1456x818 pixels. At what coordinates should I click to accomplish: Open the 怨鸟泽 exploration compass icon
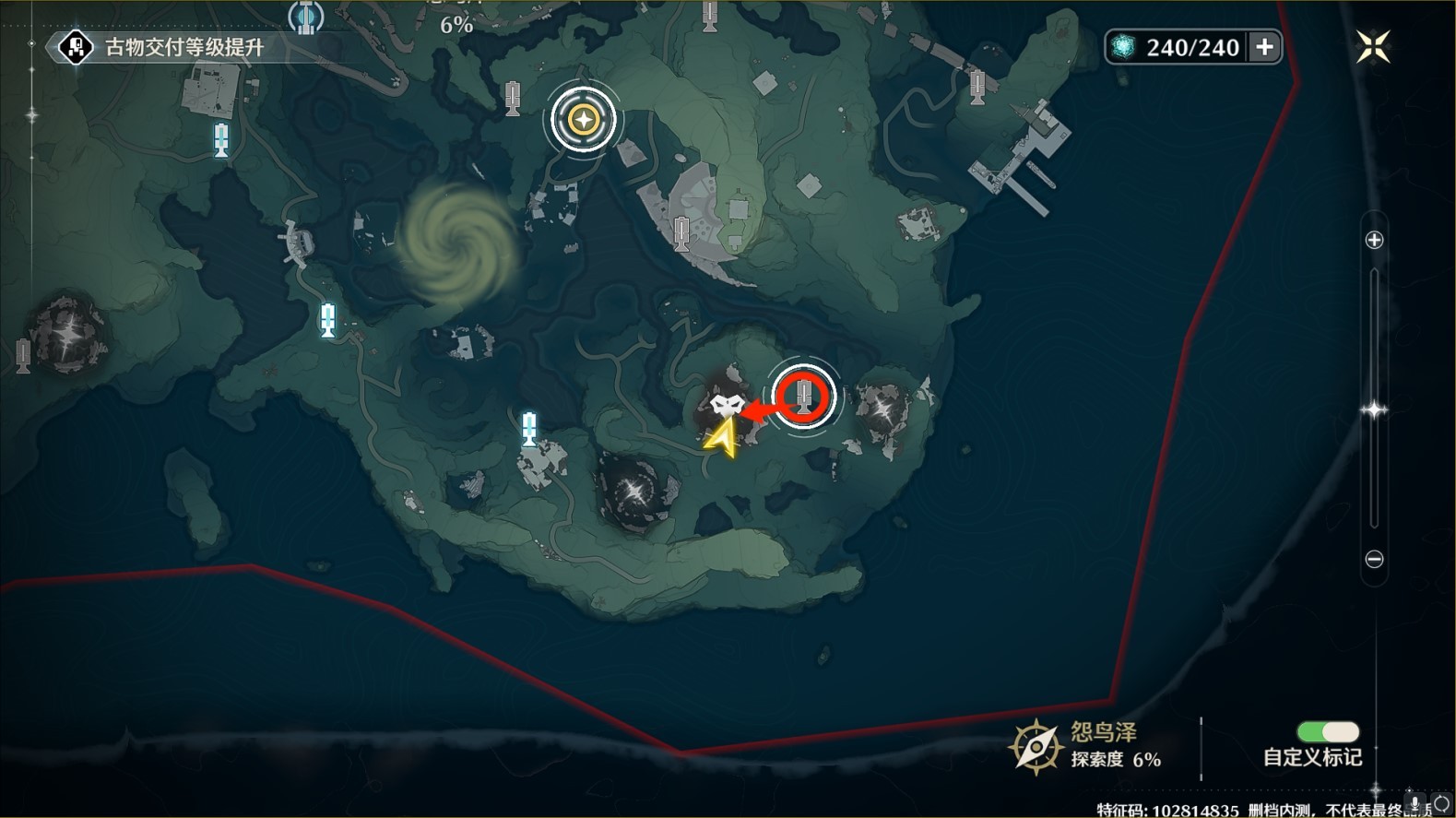[x=1036, y=746]
